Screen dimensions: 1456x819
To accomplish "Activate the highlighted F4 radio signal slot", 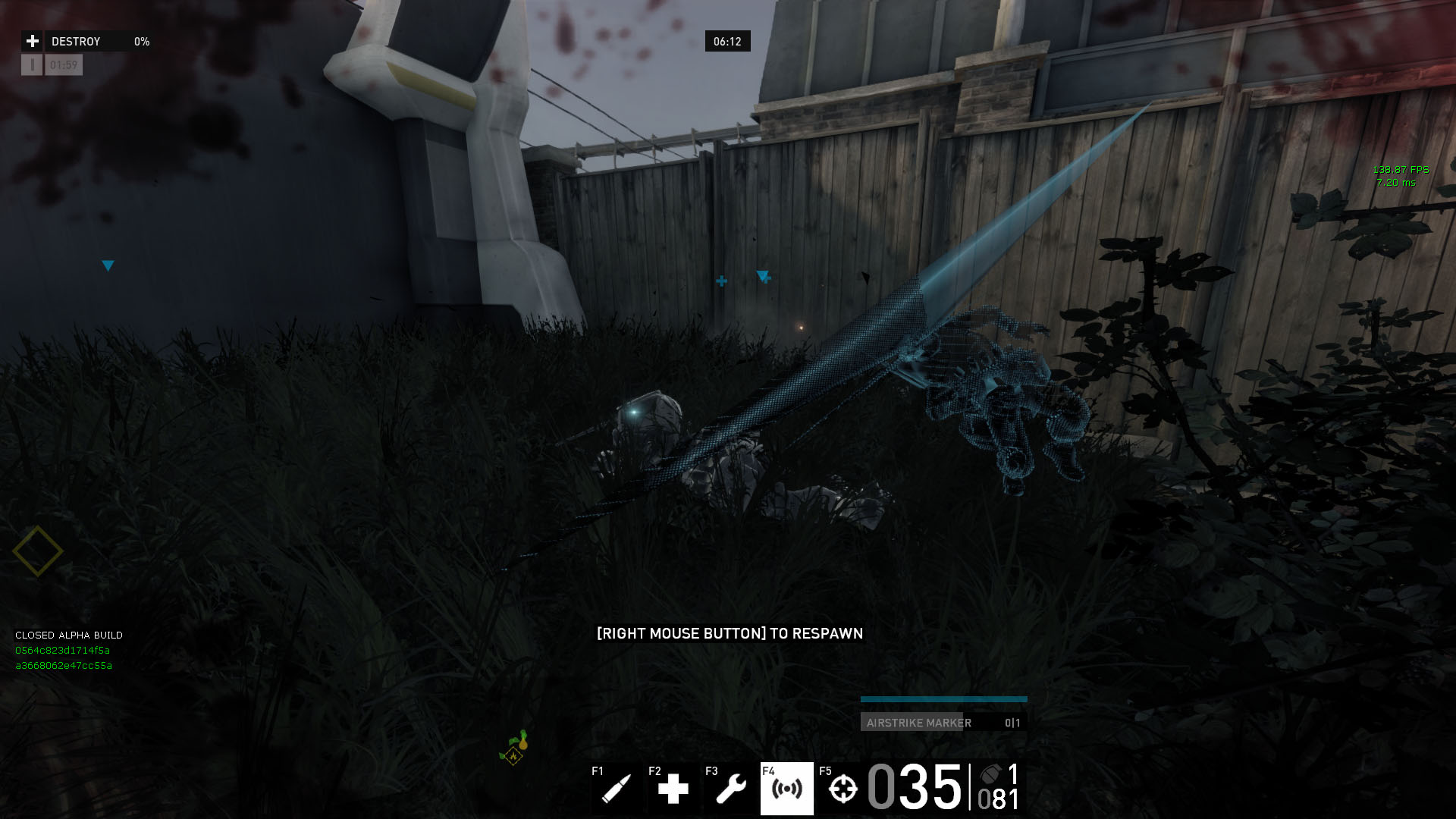I will point(786,789).
